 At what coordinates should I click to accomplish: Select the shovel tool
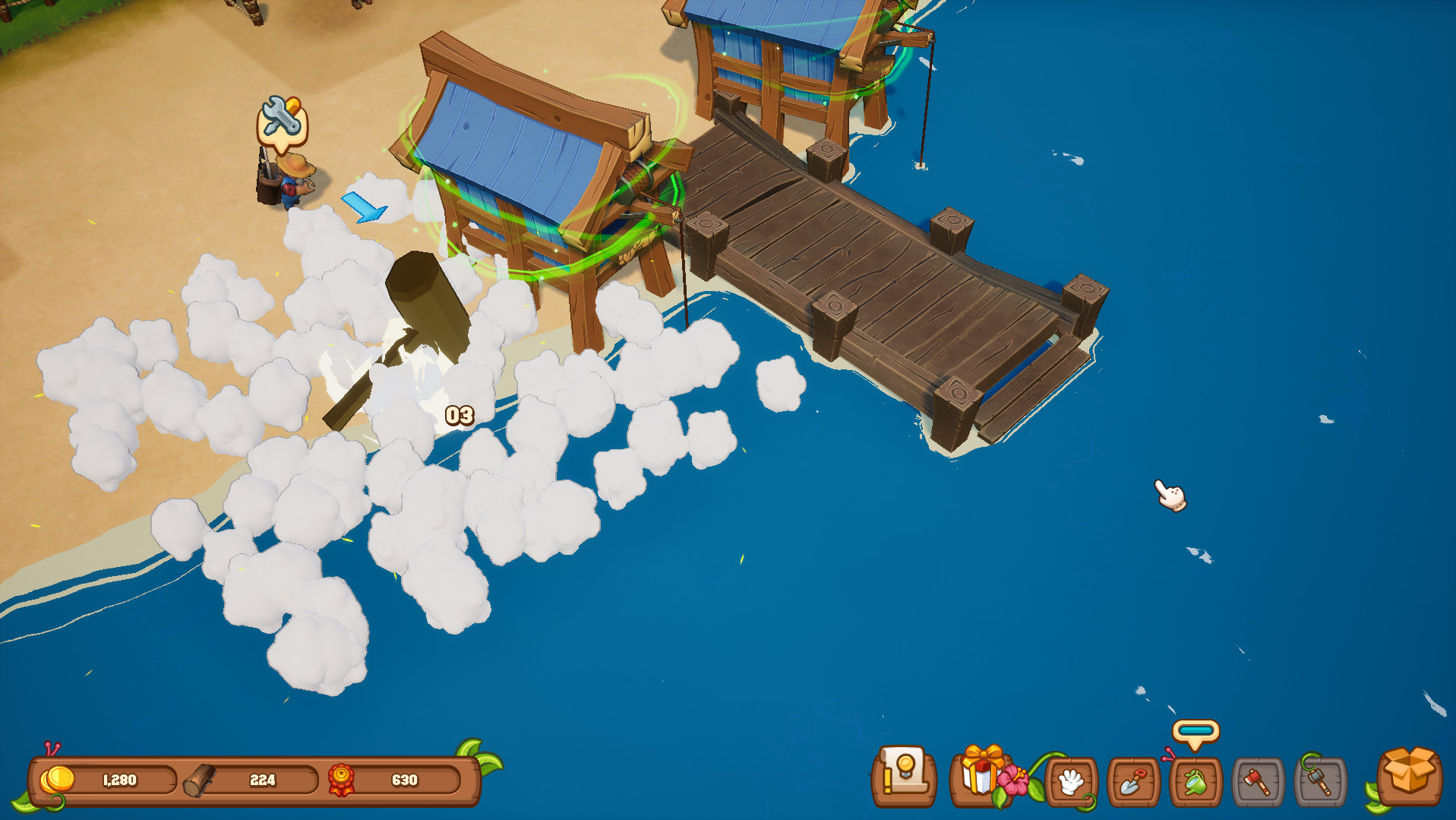pos(1132,781)
